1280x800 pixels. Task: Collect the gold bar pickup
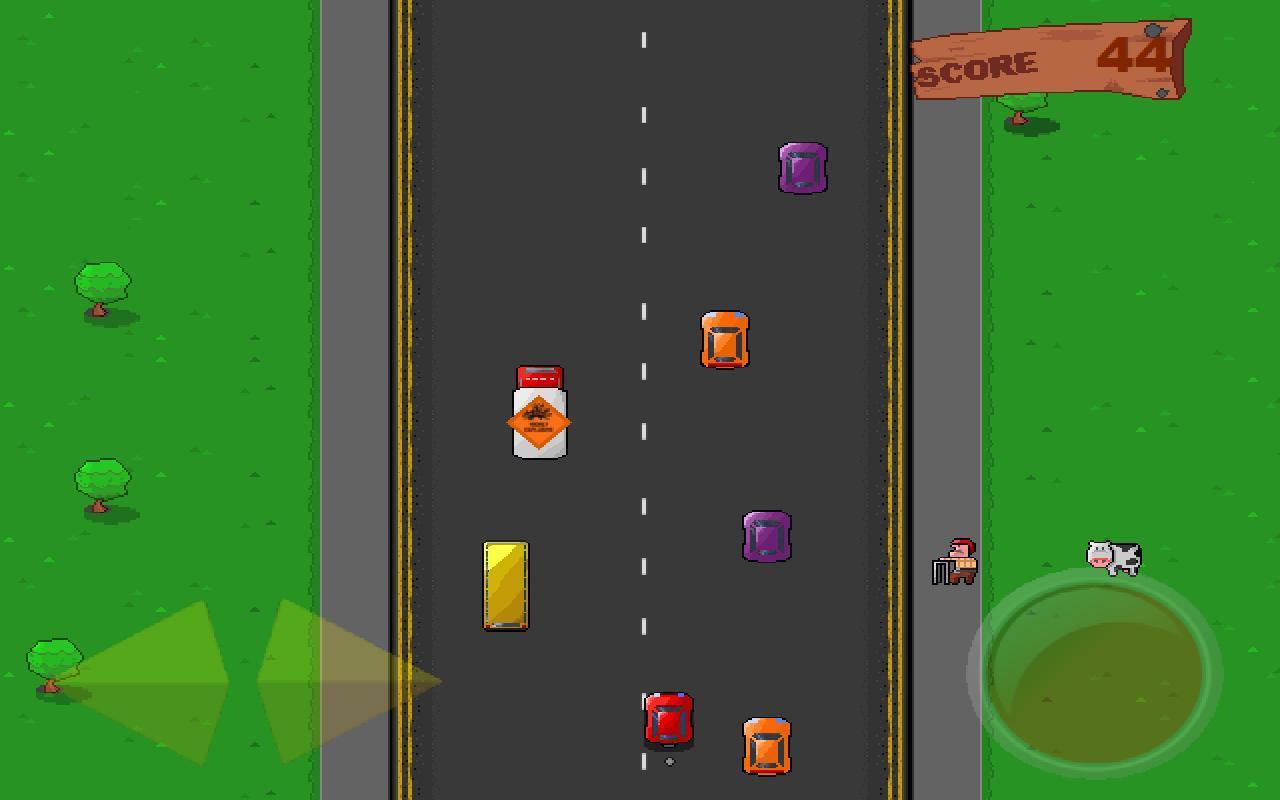pos(505,585)
